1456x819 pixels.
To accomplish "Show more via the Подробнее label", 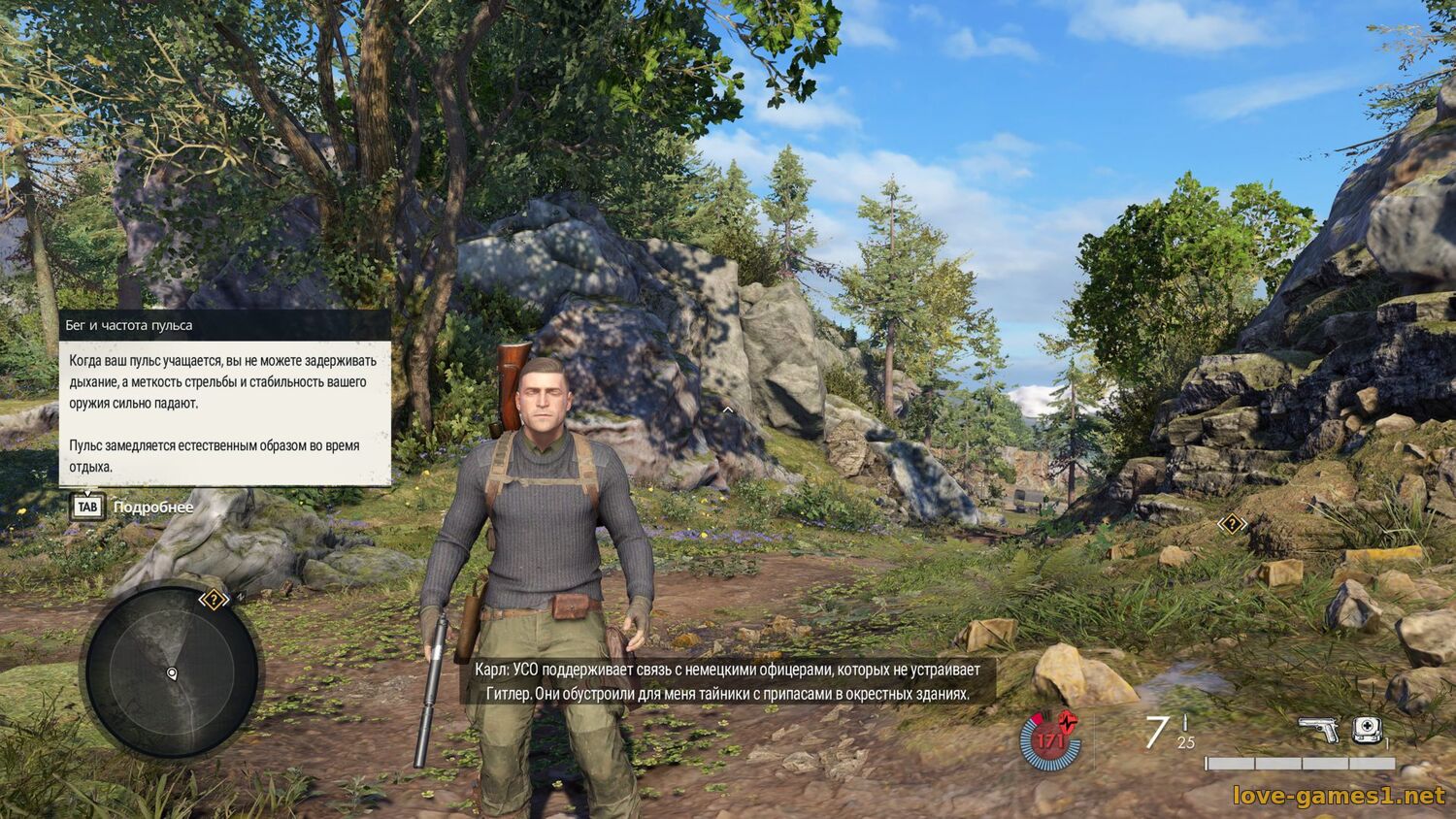I will [153, 508].
